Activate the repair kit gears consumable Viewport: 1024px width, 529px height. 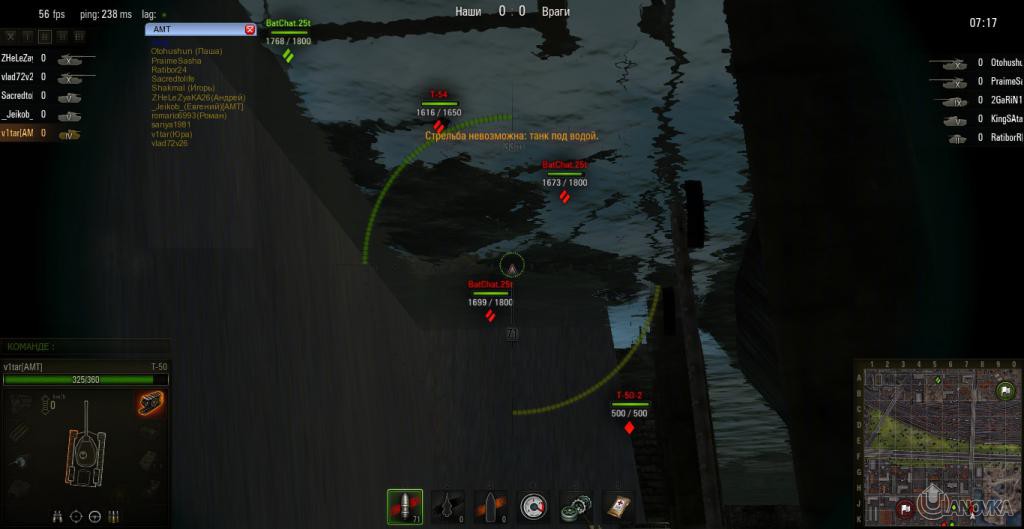click(x=577, y=507)
